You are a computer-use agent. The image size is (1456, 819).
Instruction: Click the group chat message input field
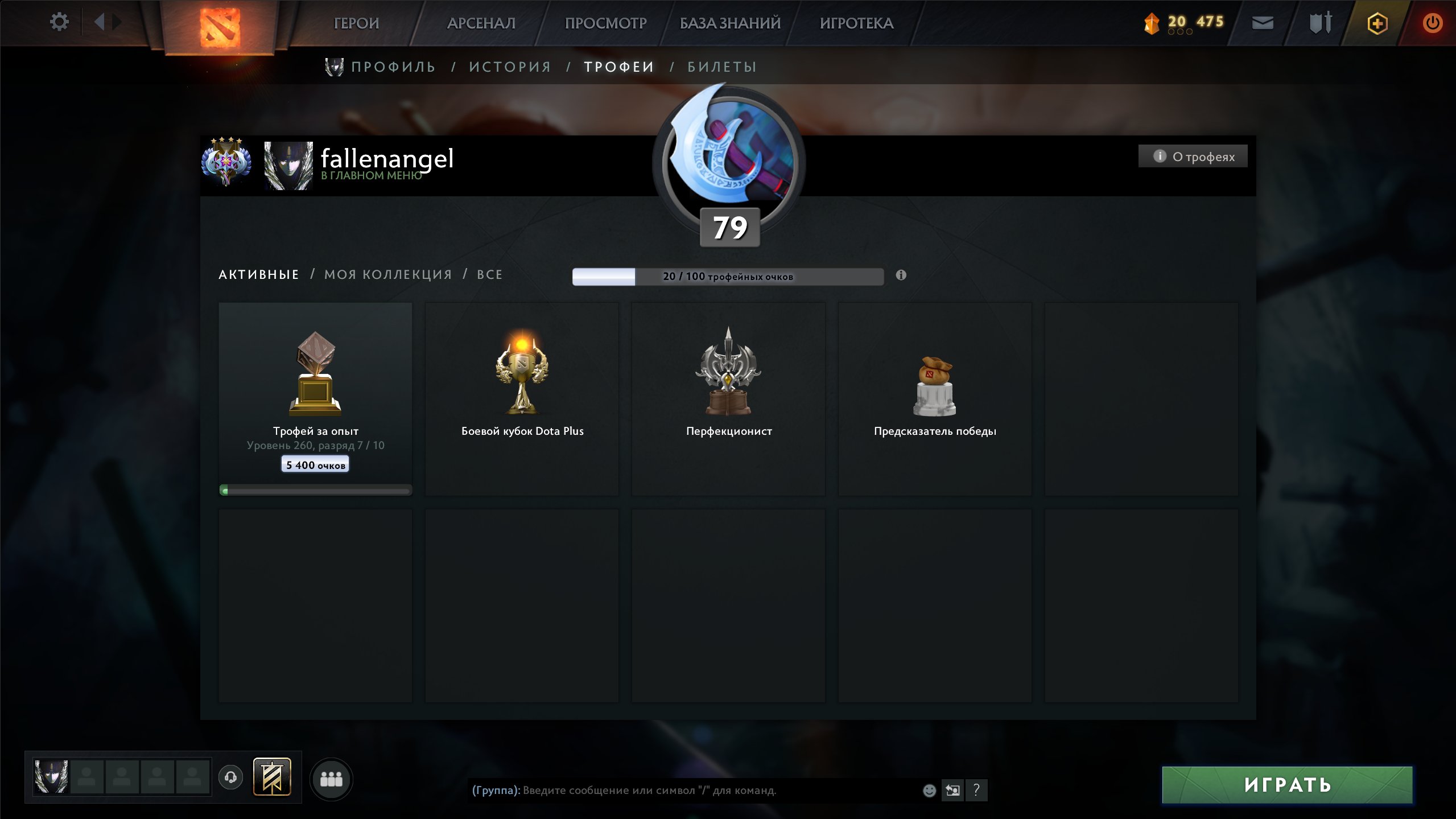[683, 790]
